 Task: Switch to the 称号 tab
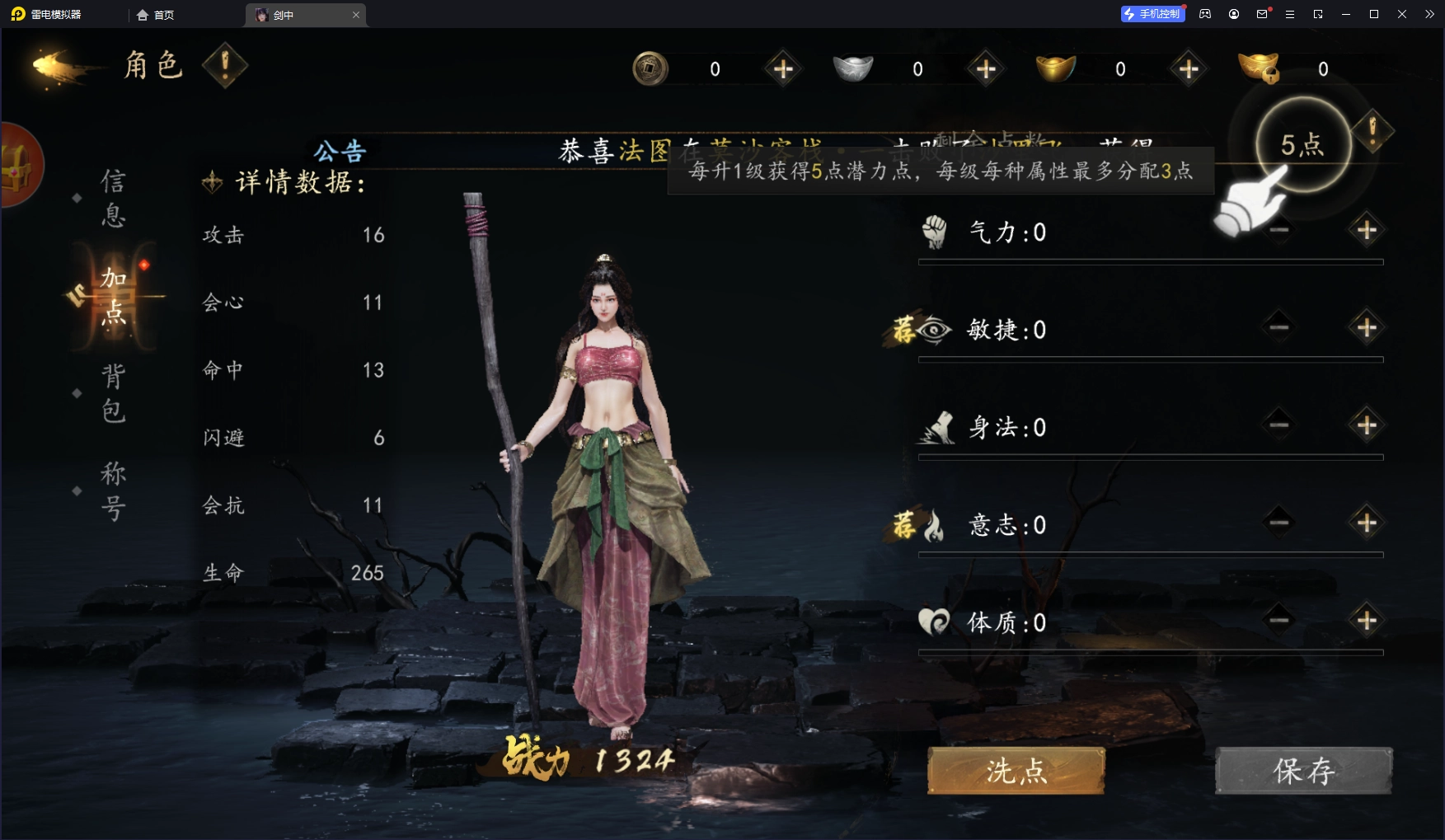113,490
